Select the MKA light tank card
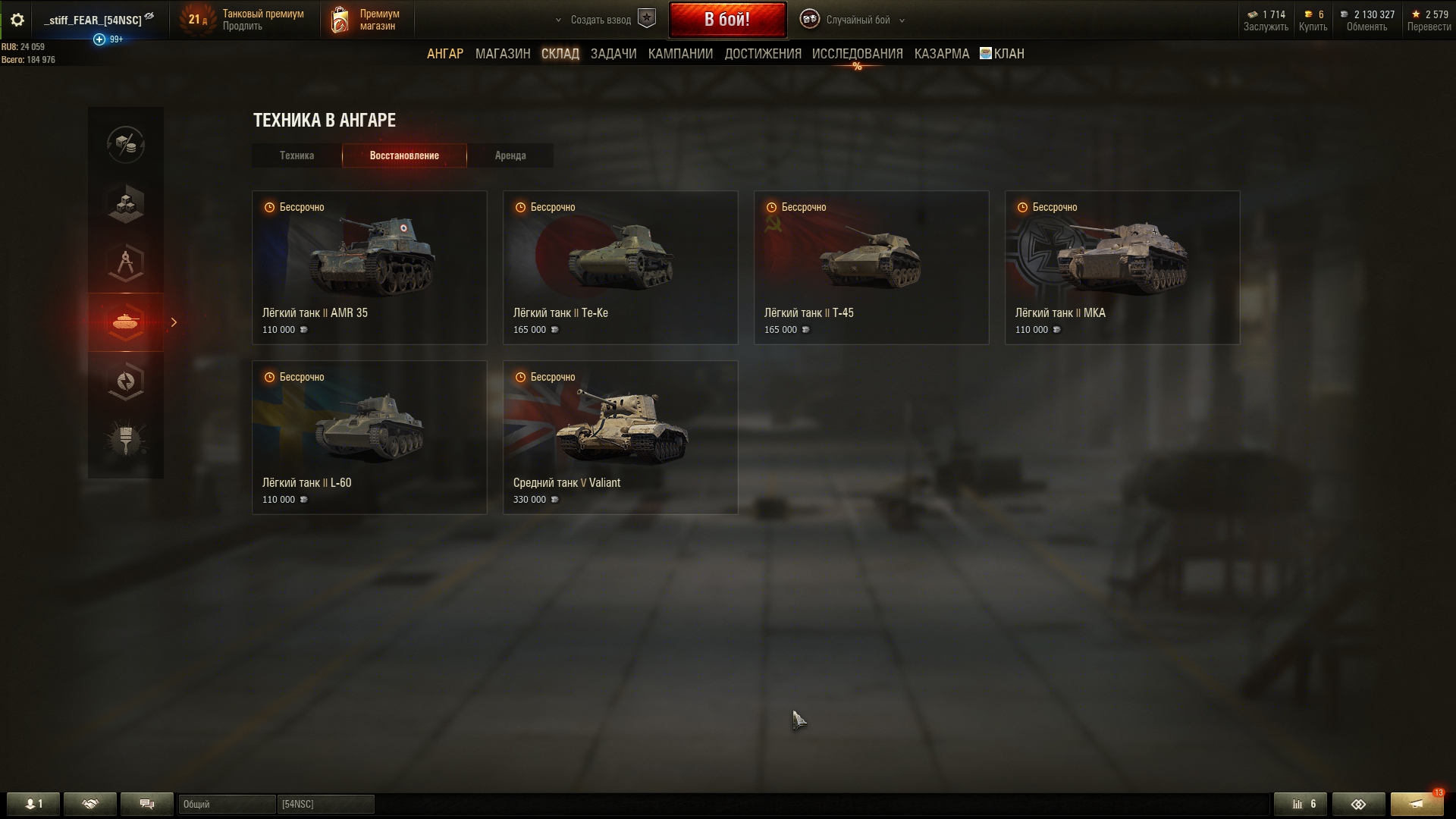This screenshot has width=1456, height=819. 1122,268
